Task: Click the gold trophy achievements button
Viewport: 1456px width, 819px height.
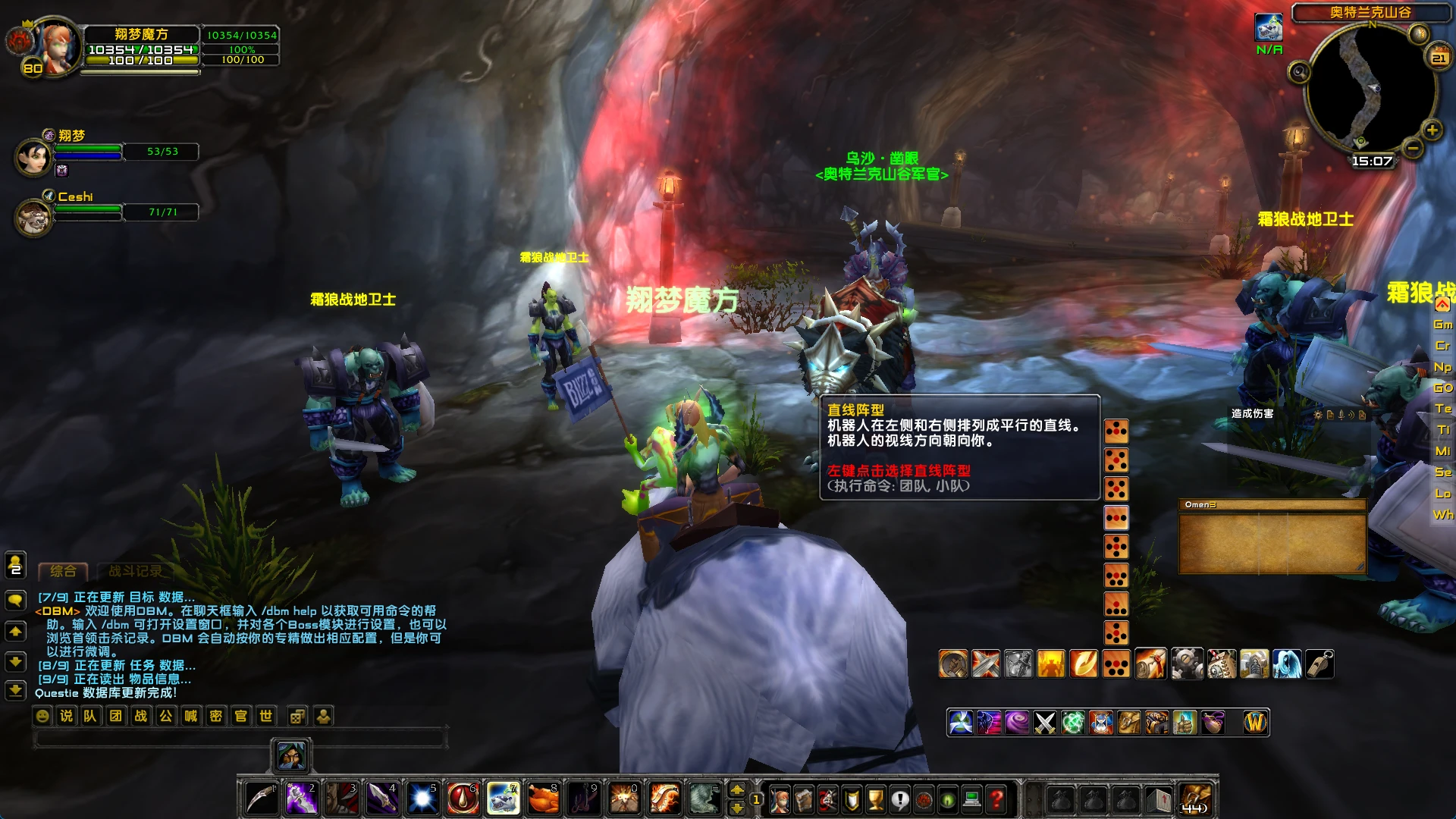Action: (x=876, y=799)
